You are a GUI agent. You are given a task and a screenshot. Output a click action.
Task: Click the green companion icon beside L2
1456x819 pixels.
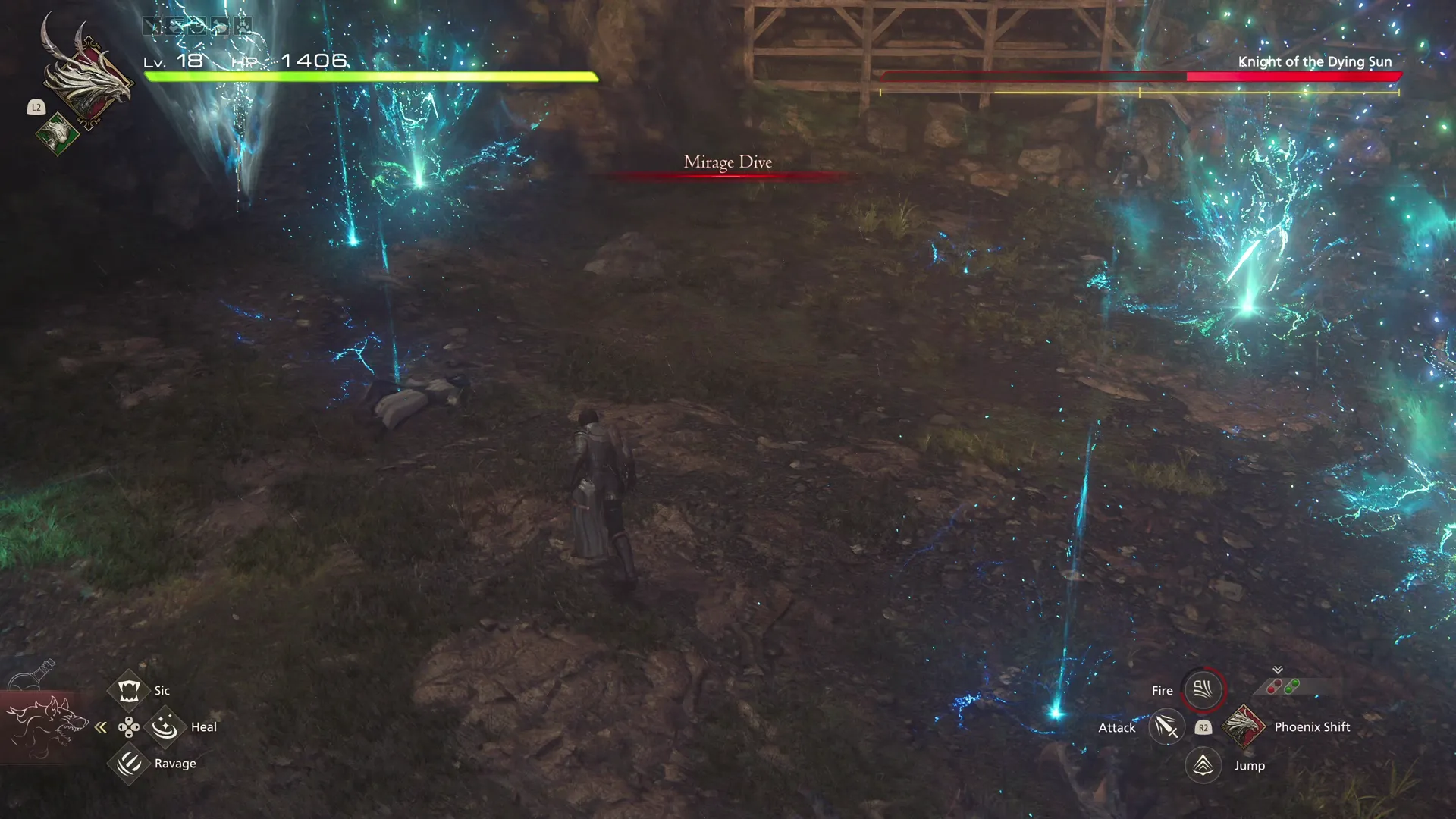coord(57,135)
